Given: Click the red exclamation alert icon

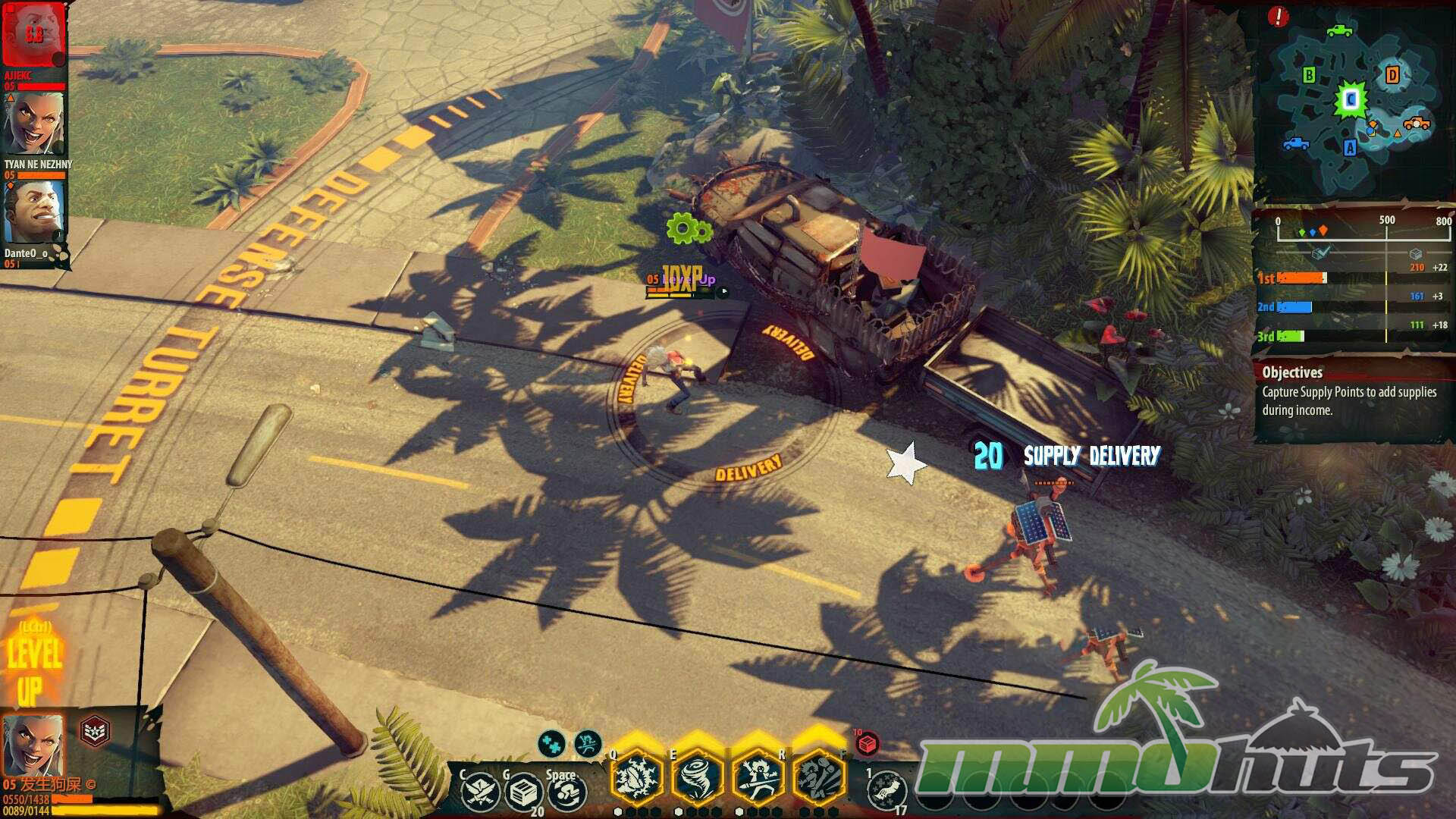Looking at the screenshot, I should point(1278,17).
